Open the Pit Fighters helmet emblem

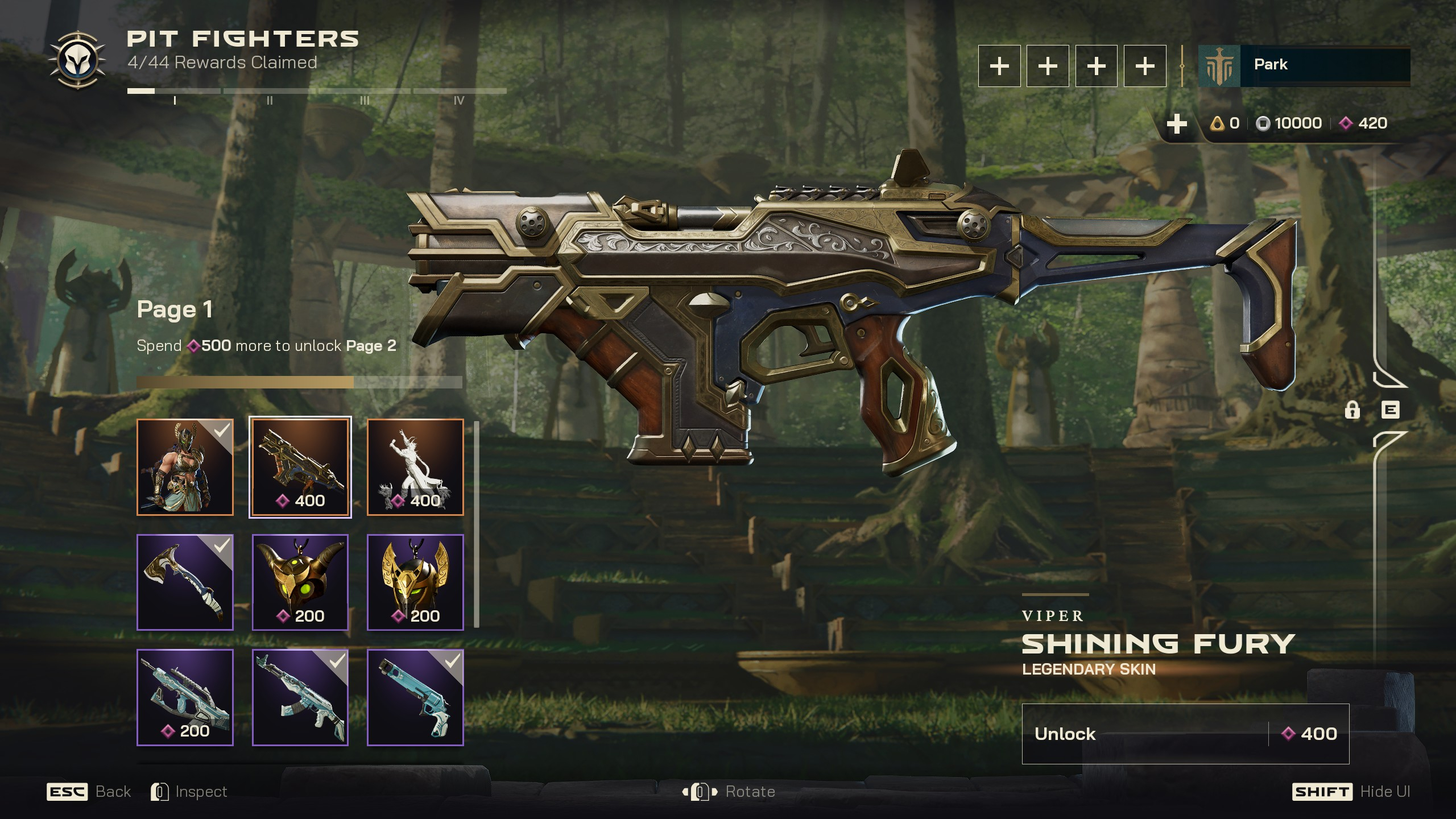[77, 61]
